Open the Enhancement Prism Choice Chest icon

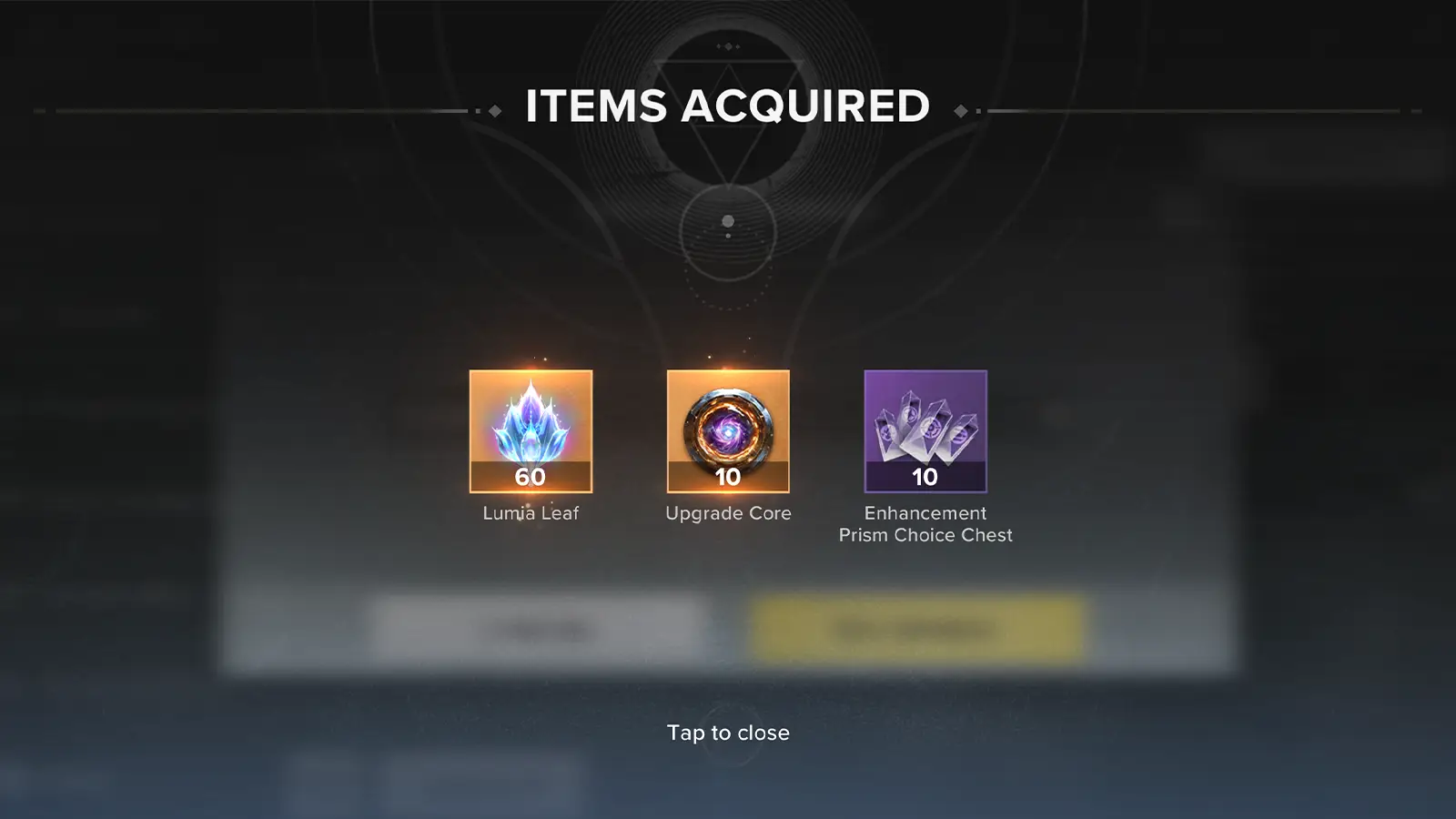click(925, 432)
